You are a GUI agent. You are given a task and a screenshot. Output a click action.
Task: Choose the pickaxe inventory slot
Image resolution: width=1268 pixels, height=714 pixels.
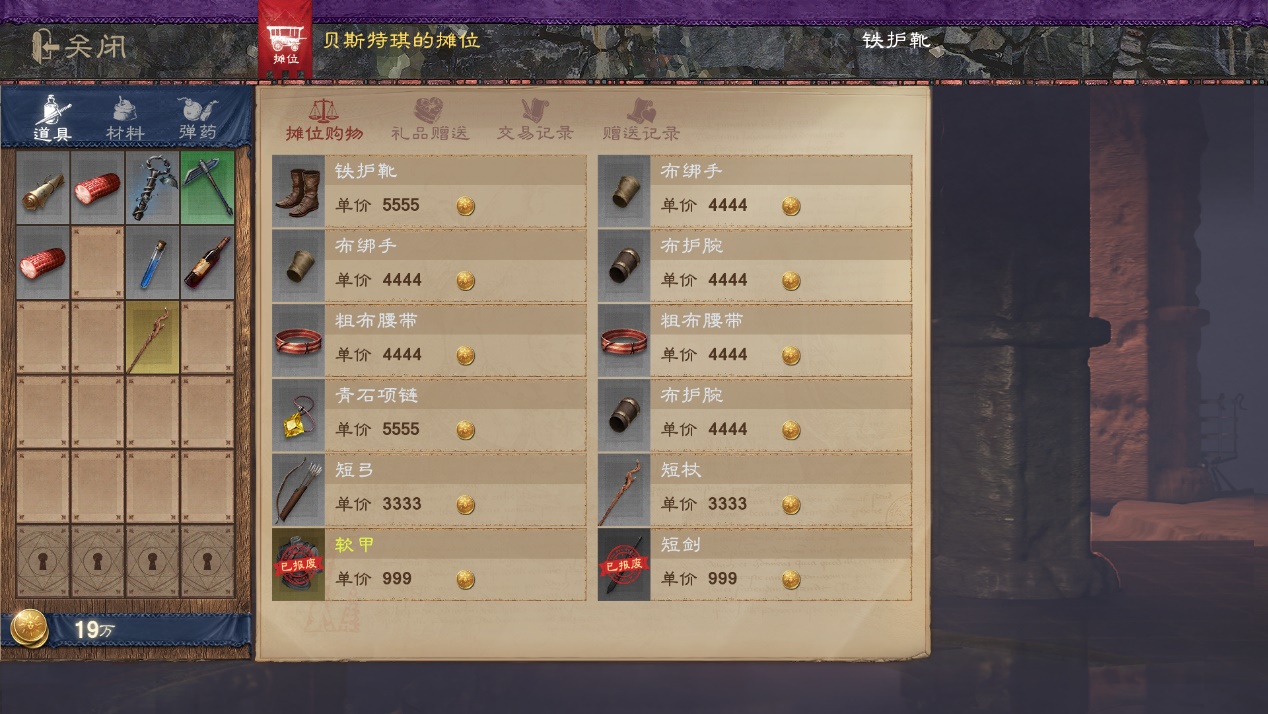208,187
